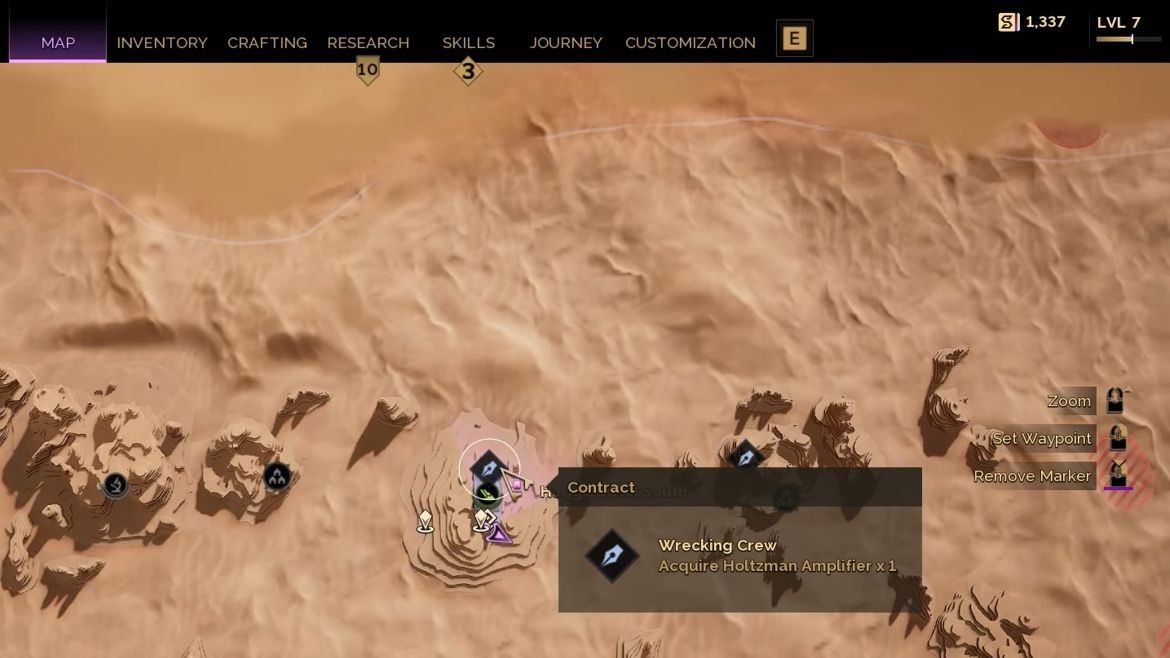
Task: Select the contract pen marker above the tooltip
Action: click(x=746, y=458)
